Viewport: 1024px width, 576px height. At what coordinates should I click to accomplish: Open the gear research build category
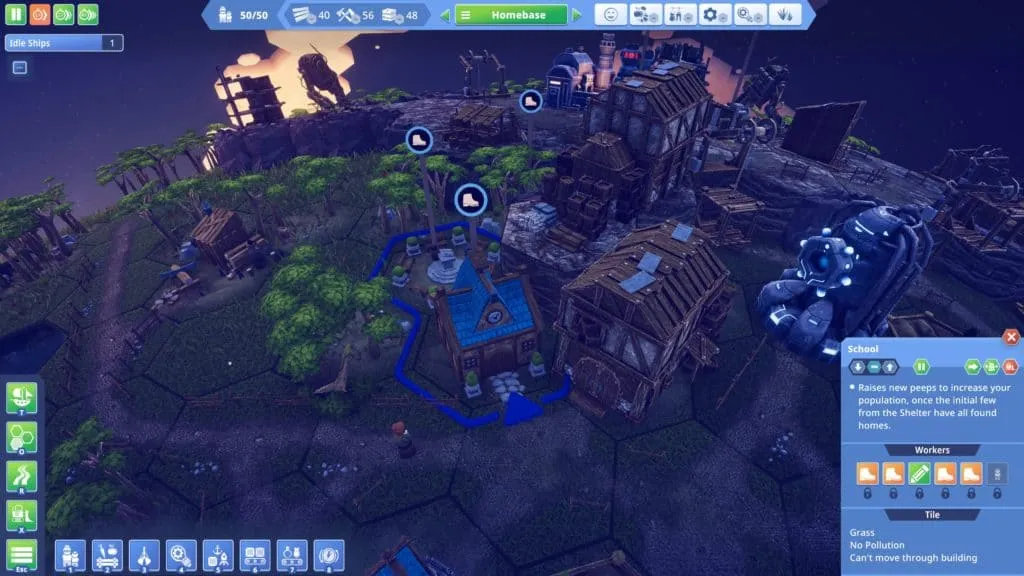click(181, 554)
